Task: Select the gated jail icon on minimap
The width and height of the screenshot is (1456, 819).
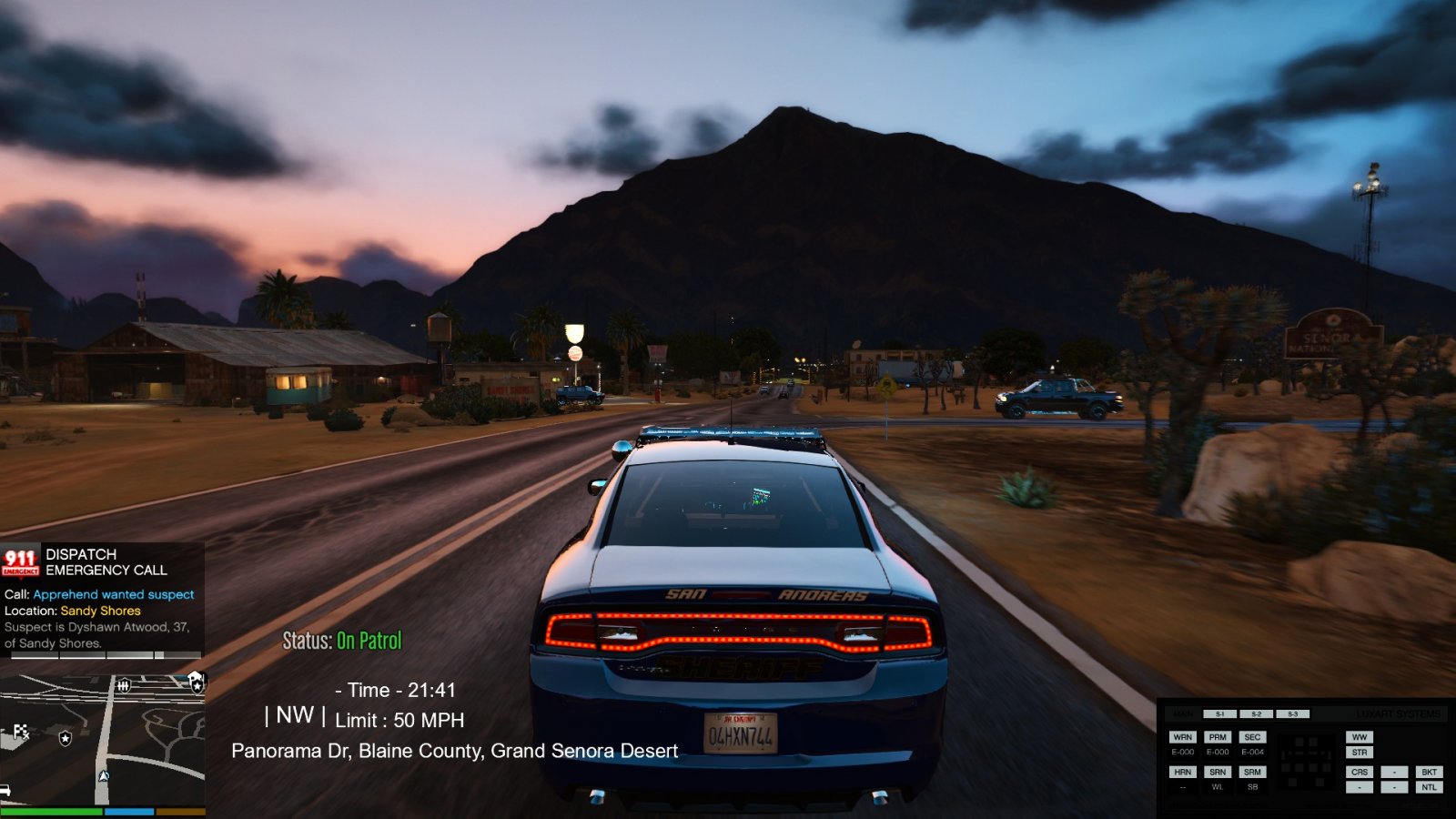Action: (124, 685)
